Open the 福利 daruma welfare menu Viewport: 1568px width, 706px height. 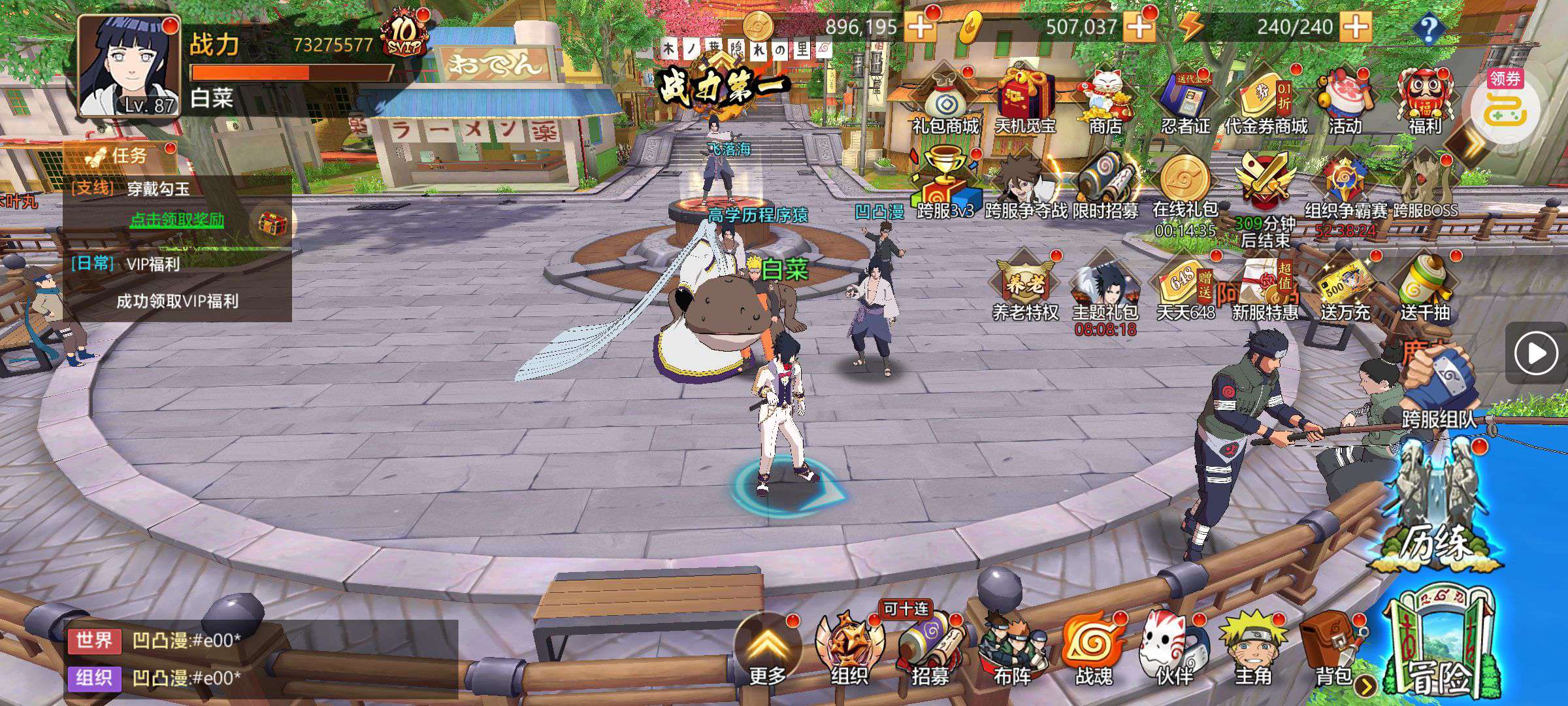[x=1424, y=101]
